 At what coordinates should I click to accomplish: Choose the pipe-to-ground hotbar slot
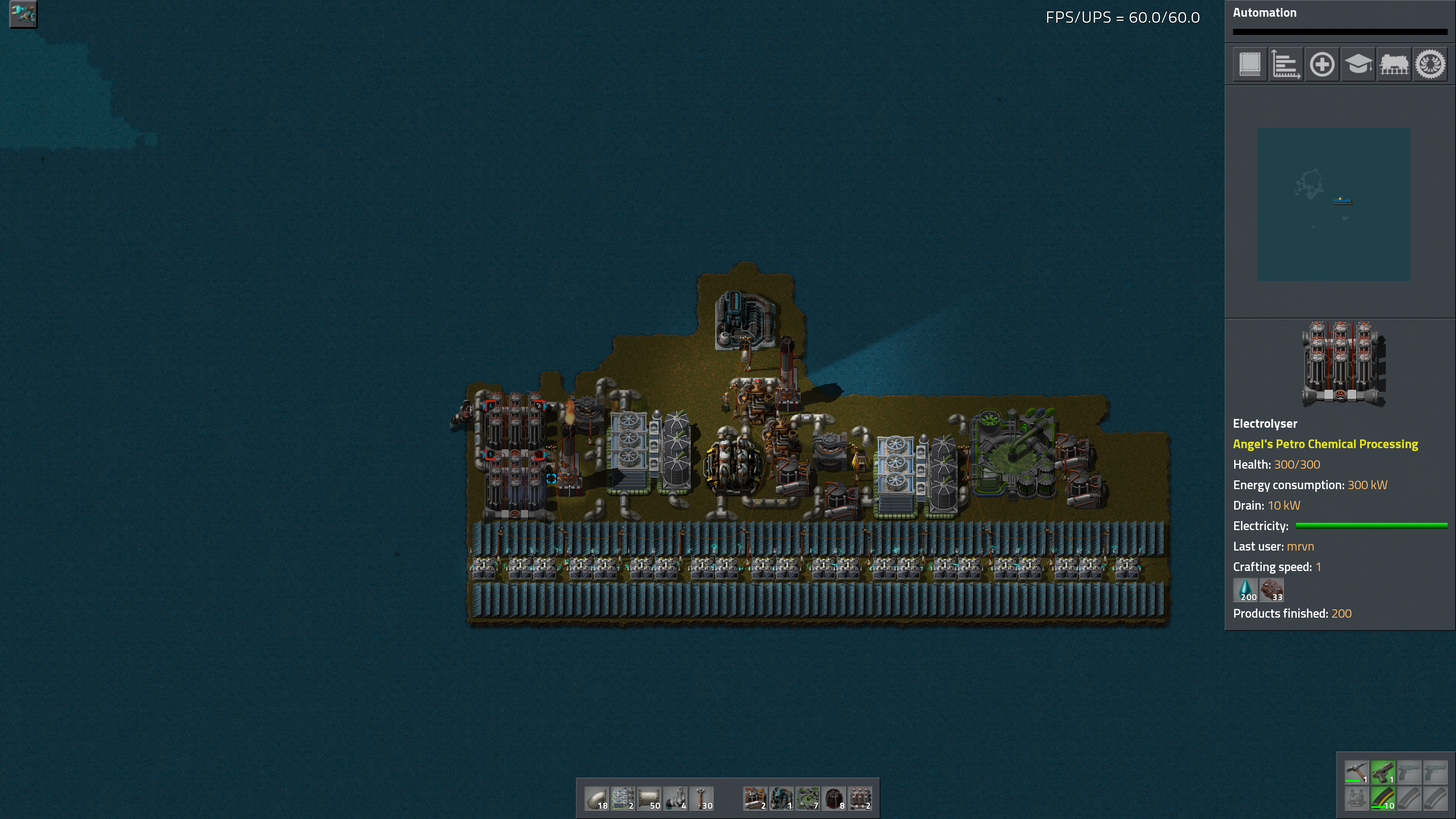click(676, 799)
